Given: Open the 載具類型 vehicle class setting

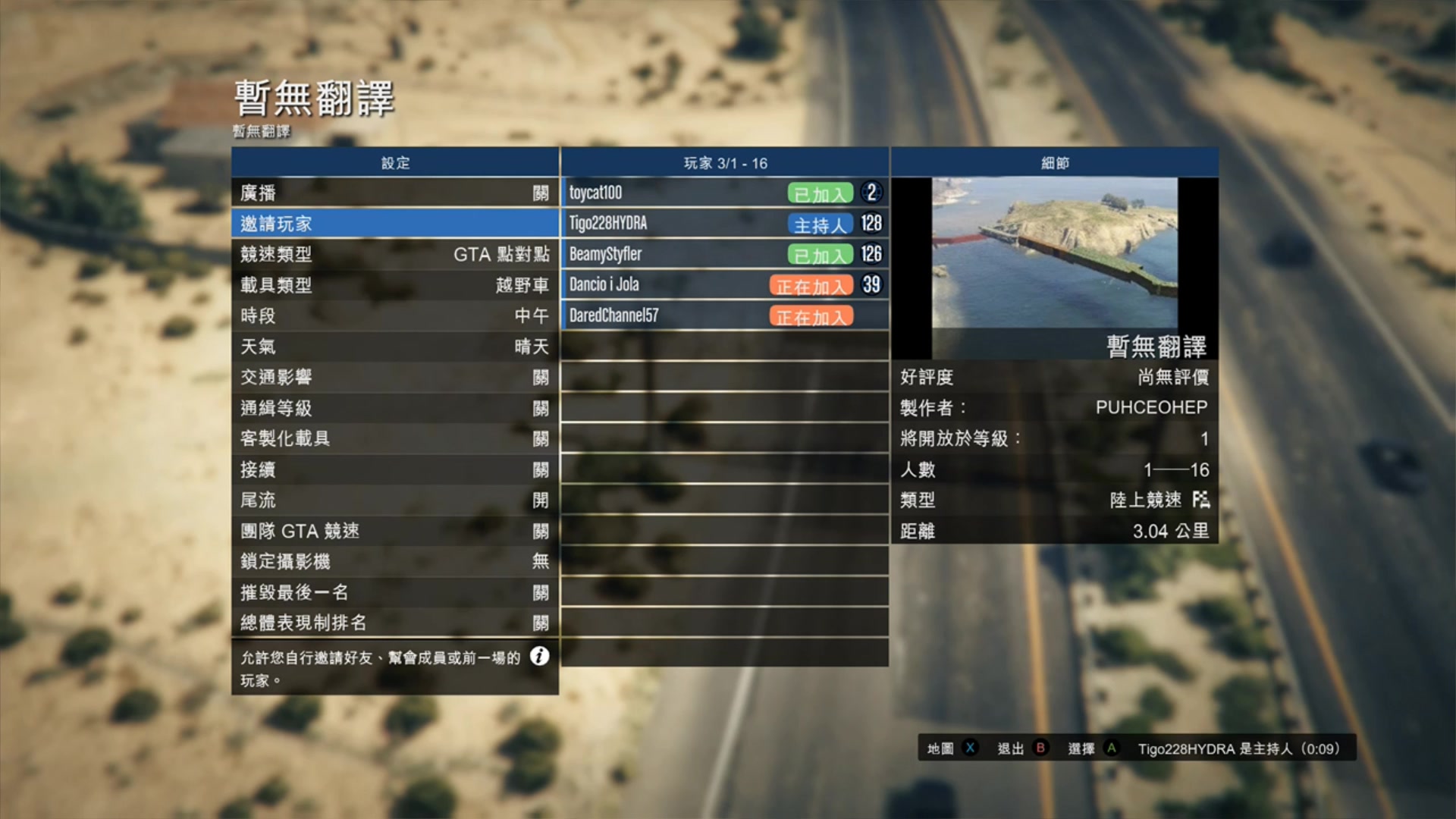Looking at the screenshot, I should (x=394, y=285).
